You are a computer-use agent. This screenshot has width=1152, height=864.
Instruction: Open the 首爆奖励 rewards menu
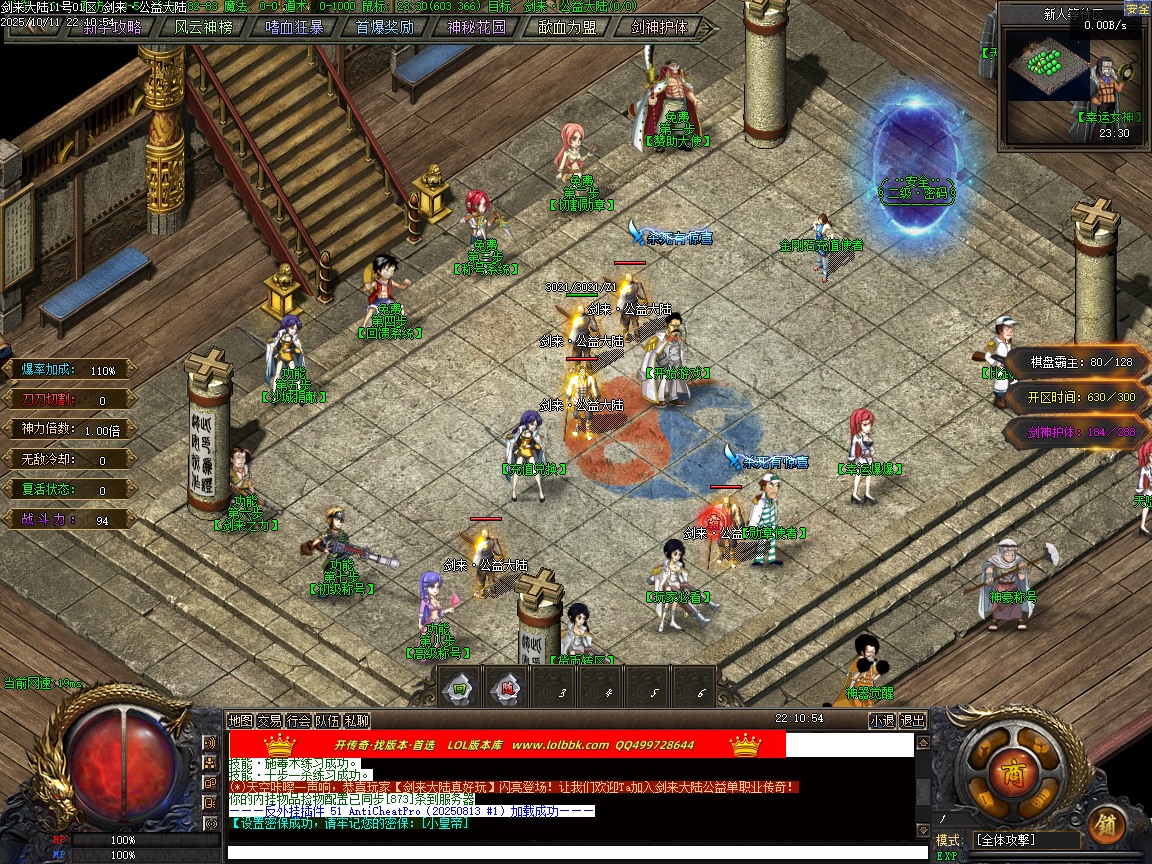(x=385, y=28)
